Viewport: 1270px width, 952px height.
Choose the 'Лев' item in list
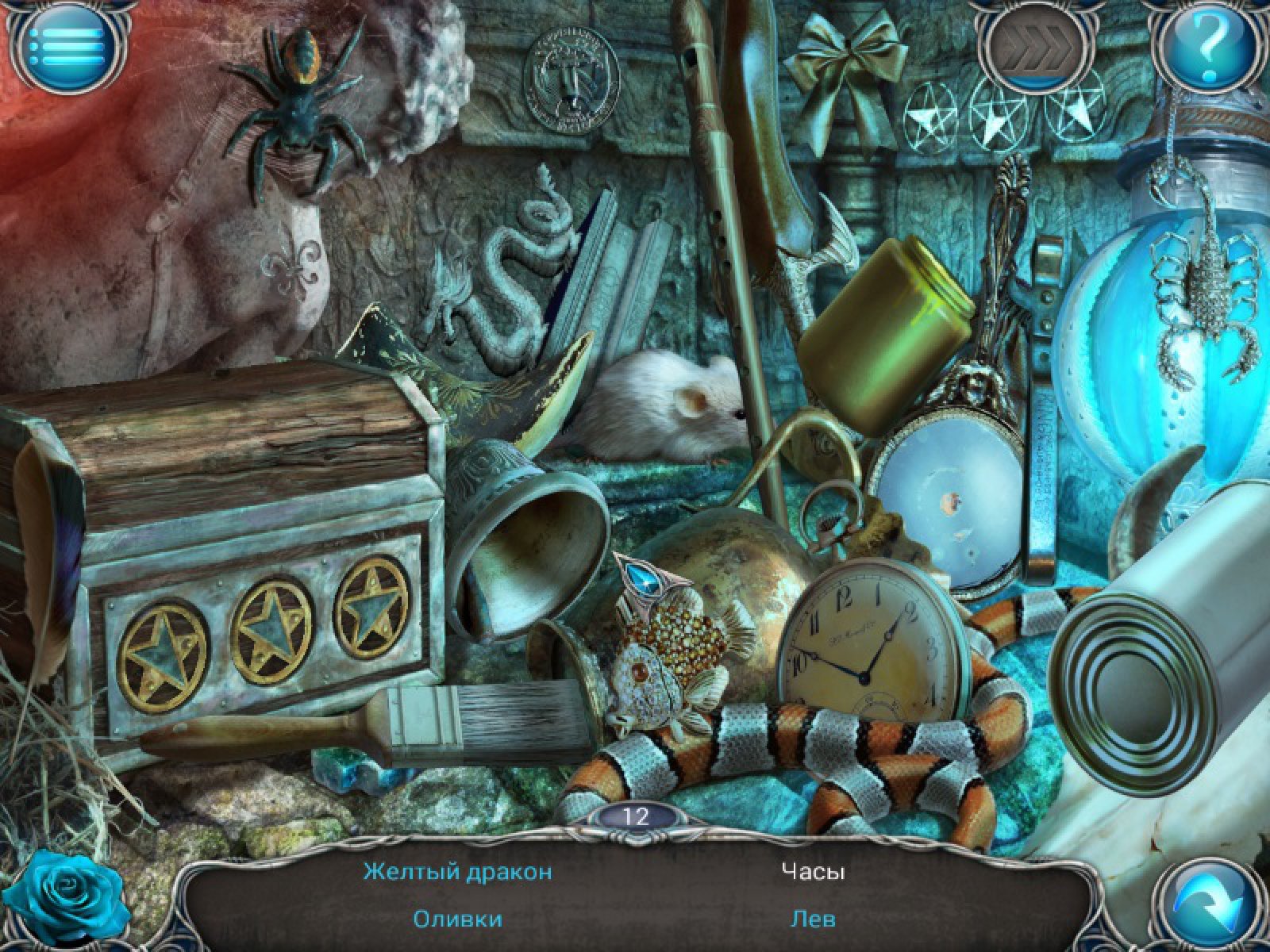click(812, 919)
